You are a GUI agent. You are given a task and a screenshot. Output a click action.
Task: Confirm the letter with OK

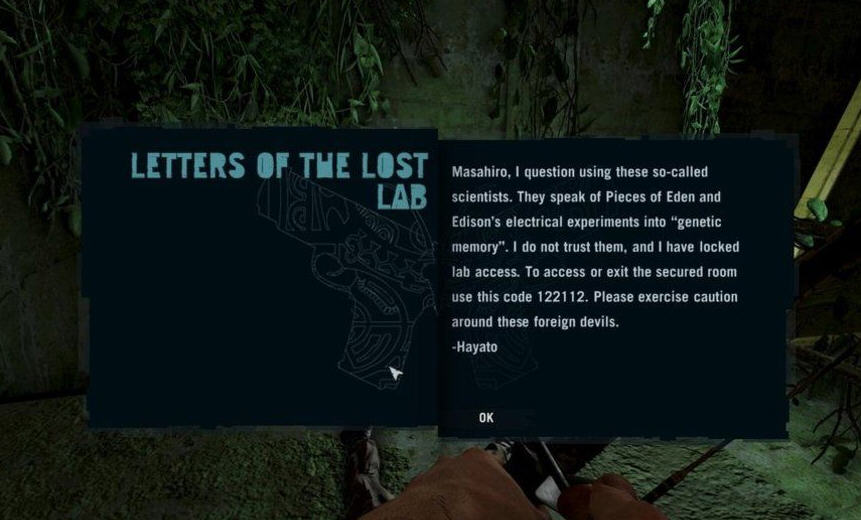pyautogui.click(x=486, y=418)
